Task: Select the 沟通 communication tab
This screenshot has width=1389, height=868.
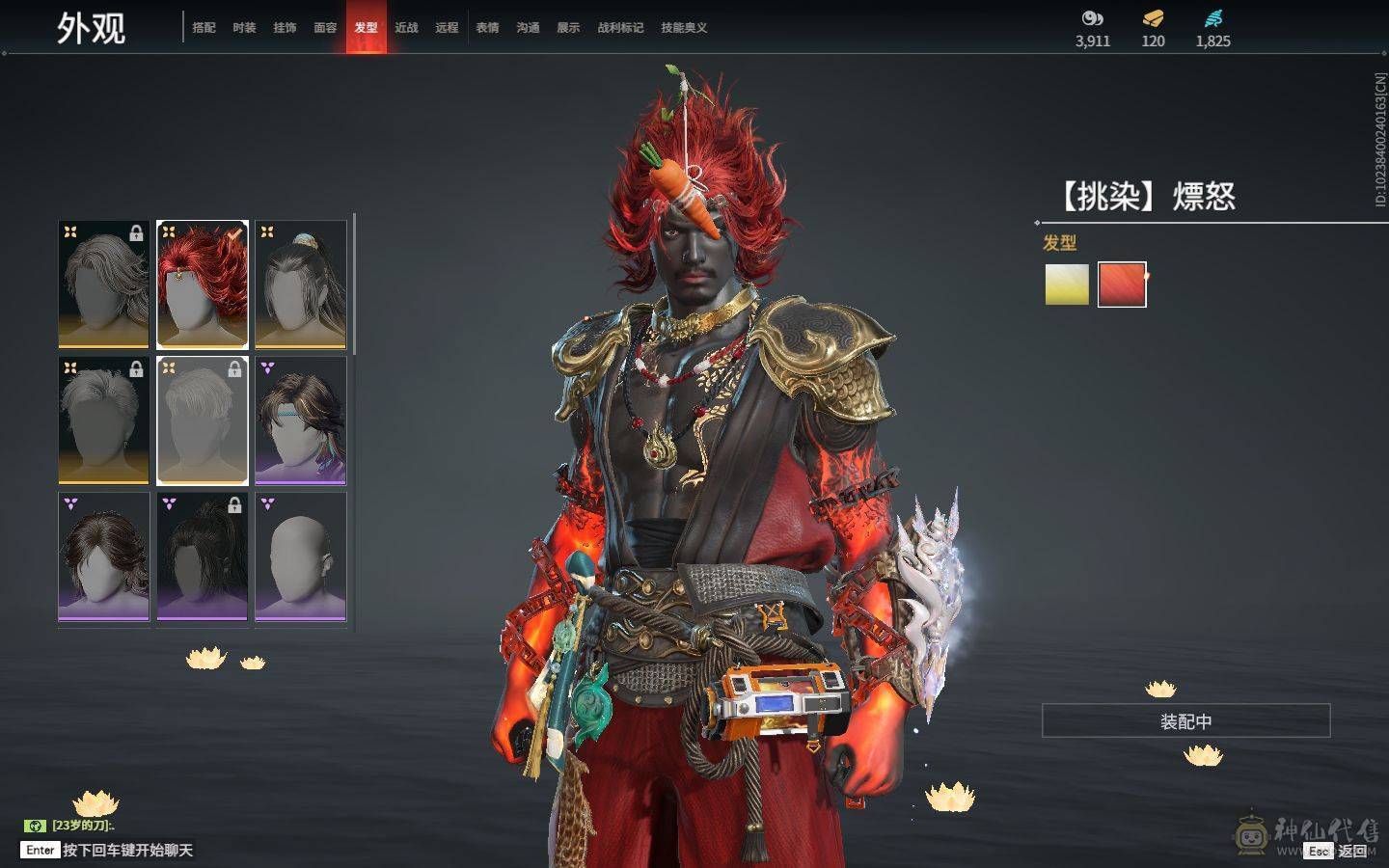Action: (528, 28)
